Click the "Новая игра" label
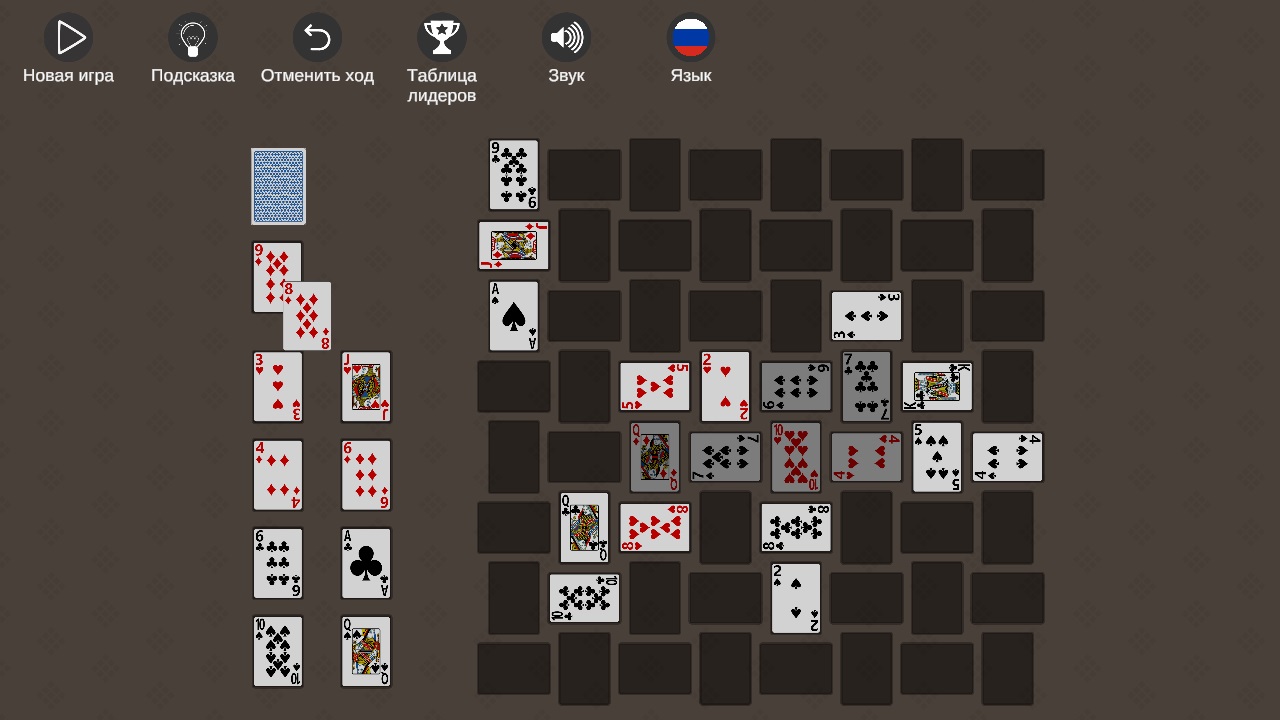Screen dimensions: 1280x720 tap(68, 74)
